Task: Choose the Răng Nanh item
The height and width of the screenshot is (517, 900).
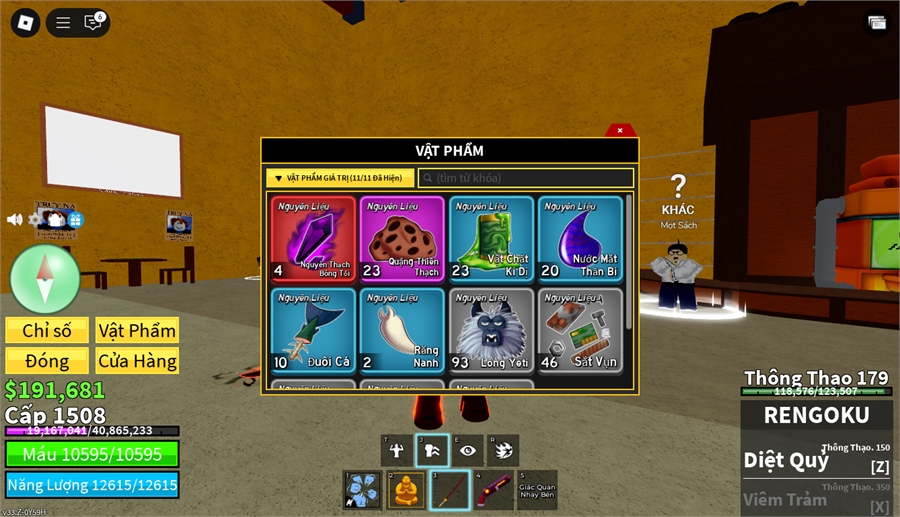Action: [402, 330]
